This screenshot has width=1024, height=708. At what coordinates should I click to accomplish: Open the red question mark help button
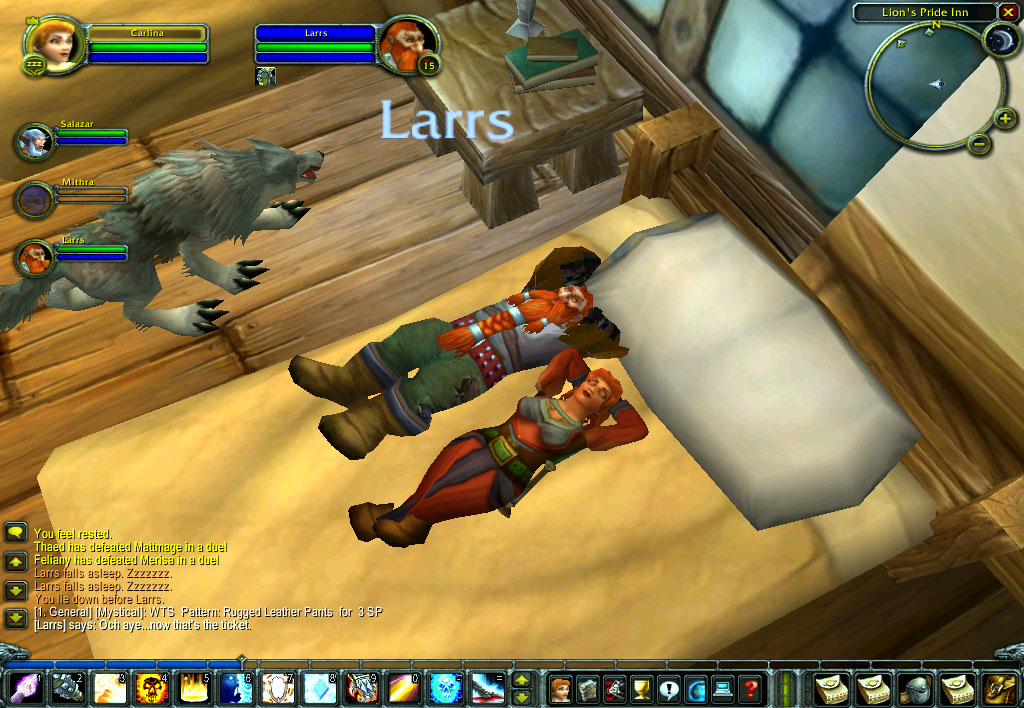coord(750,688)
